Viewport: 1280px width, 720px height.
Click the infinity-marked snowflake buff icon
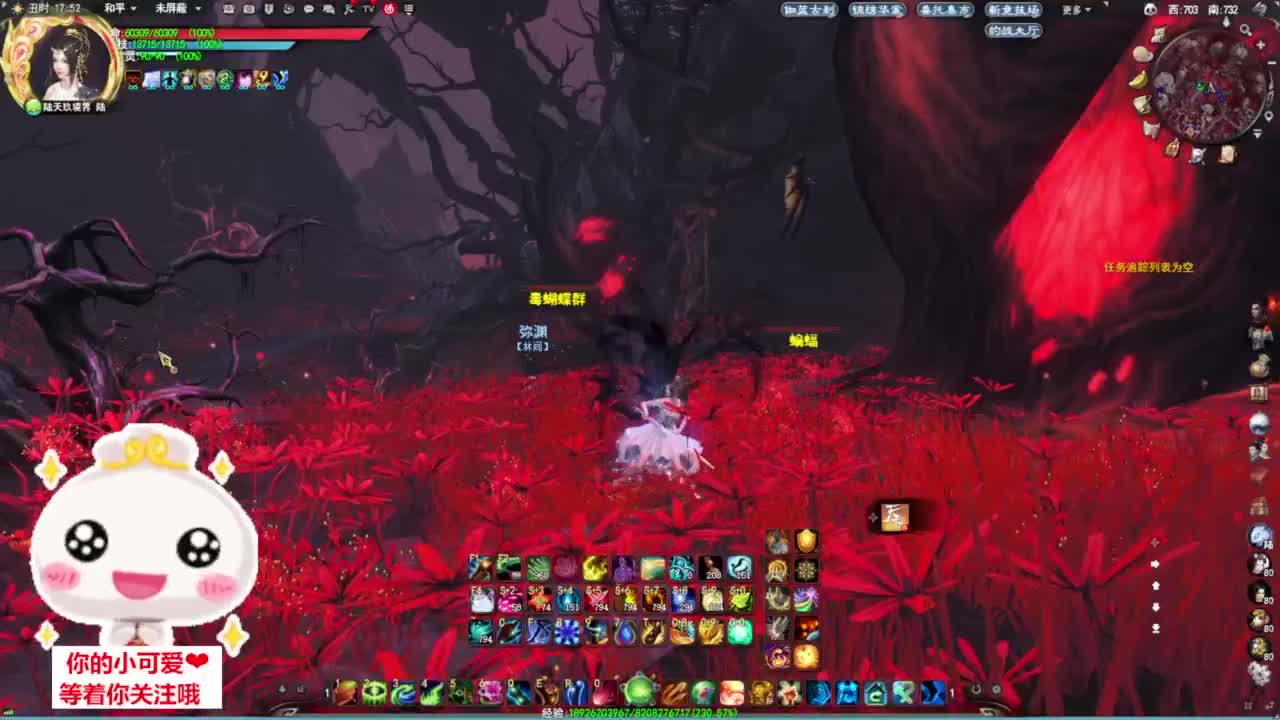tap(151, 80)
